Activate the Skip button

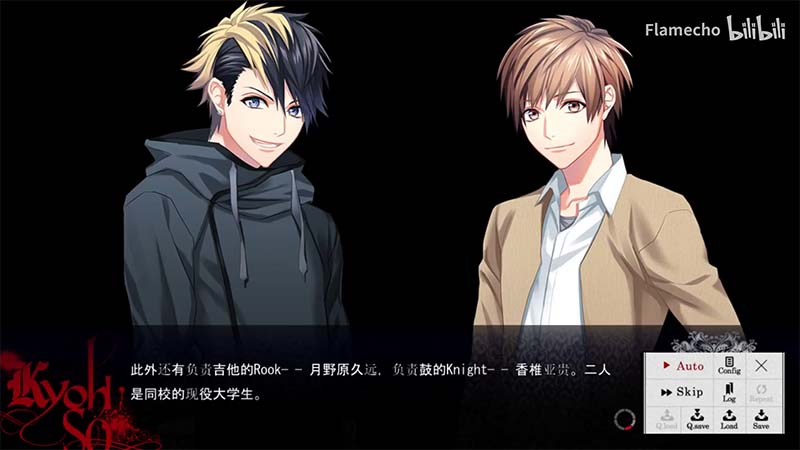point(681,392)
